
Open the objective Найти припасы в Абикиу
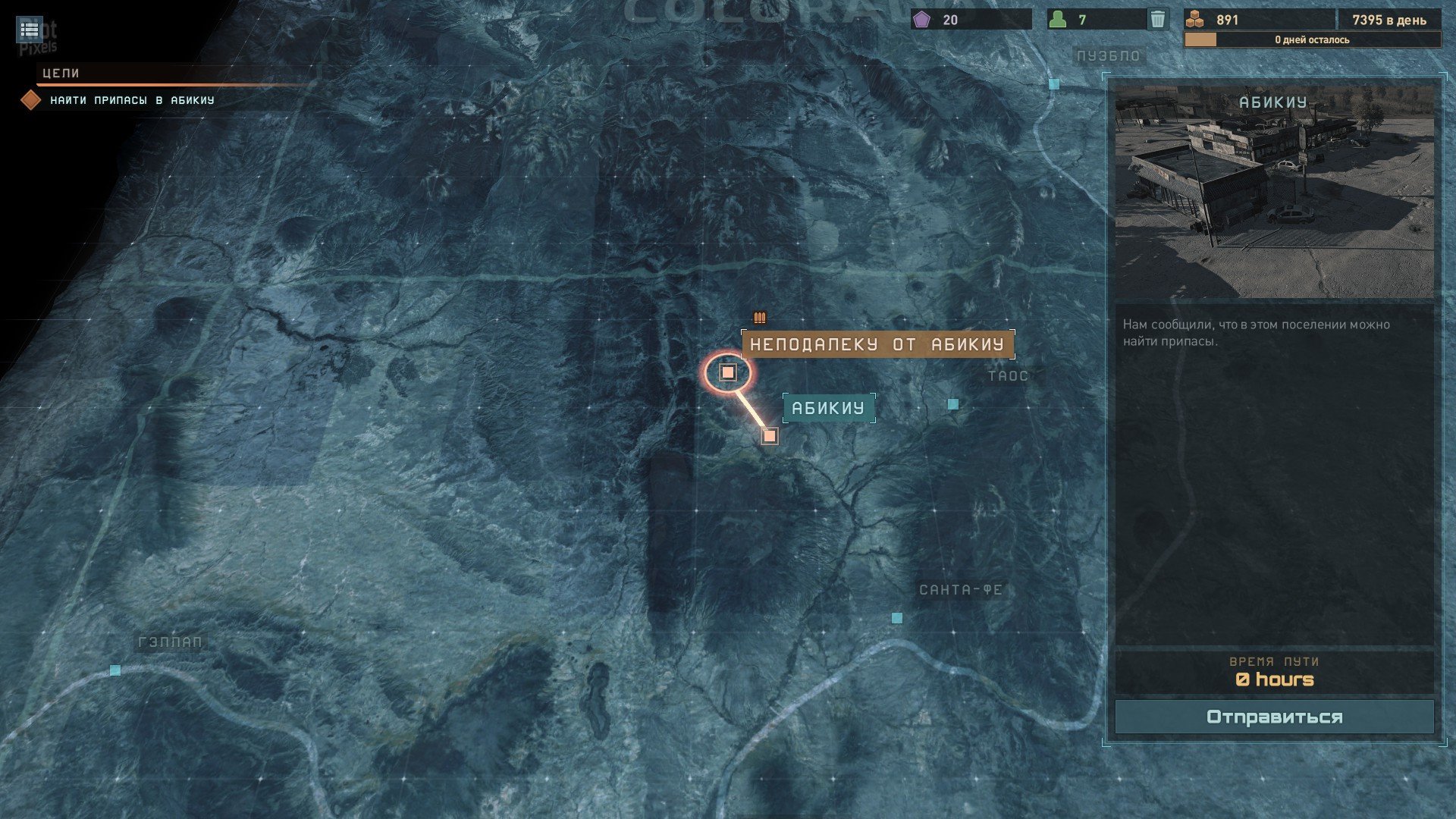pos(132,100)
